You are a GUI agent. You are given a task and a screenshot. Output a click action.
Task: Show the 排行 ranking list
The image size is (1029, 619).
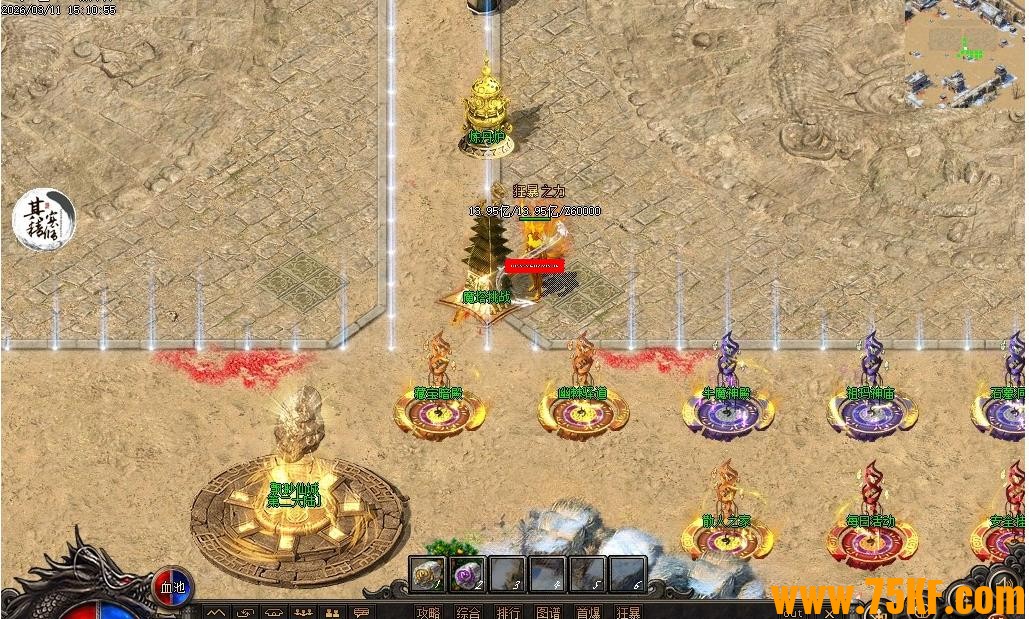[x=508, y=612]
